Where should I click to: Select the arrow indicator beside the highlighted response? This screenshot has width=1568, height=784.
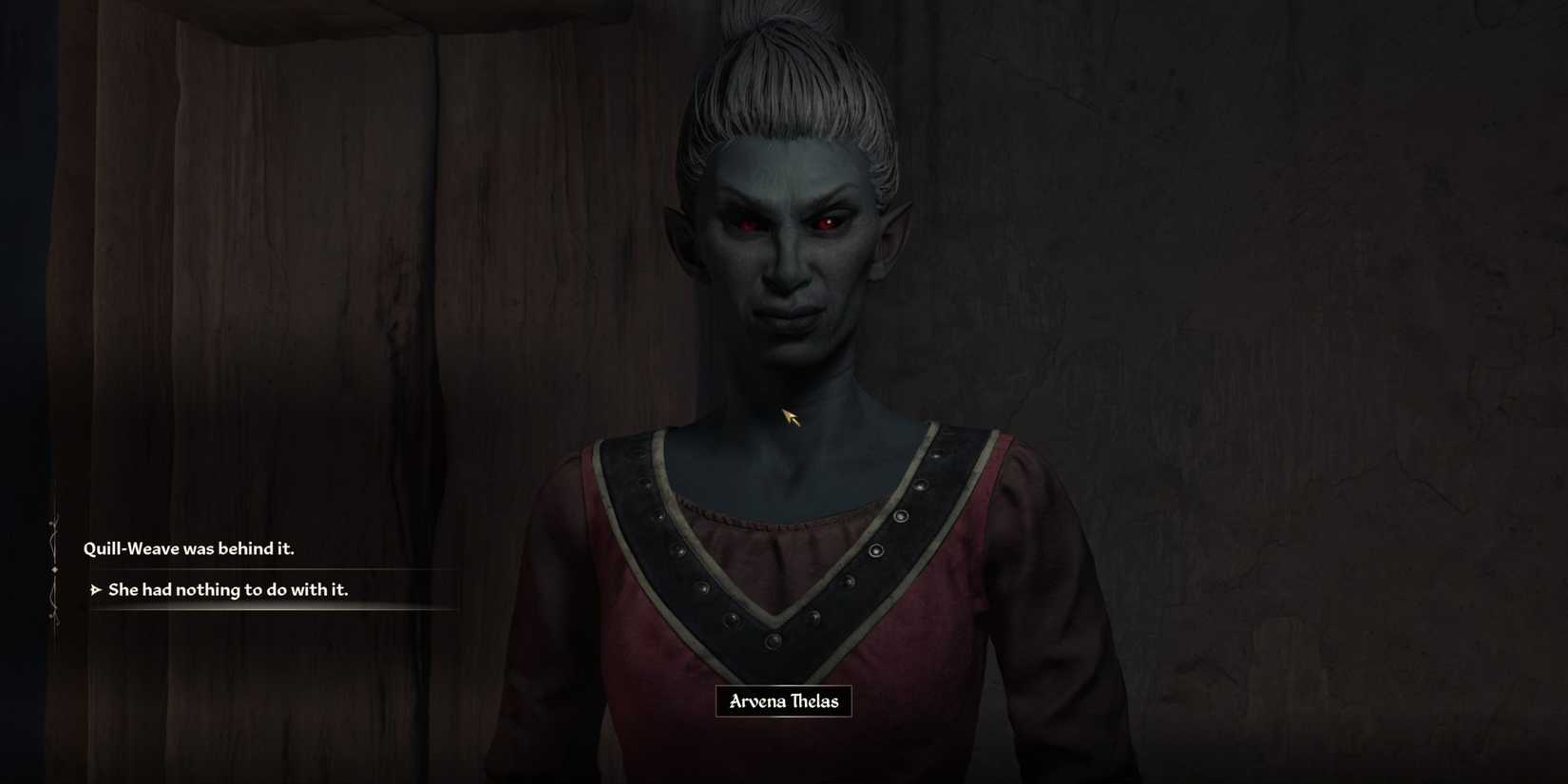(x=96, y=589)
